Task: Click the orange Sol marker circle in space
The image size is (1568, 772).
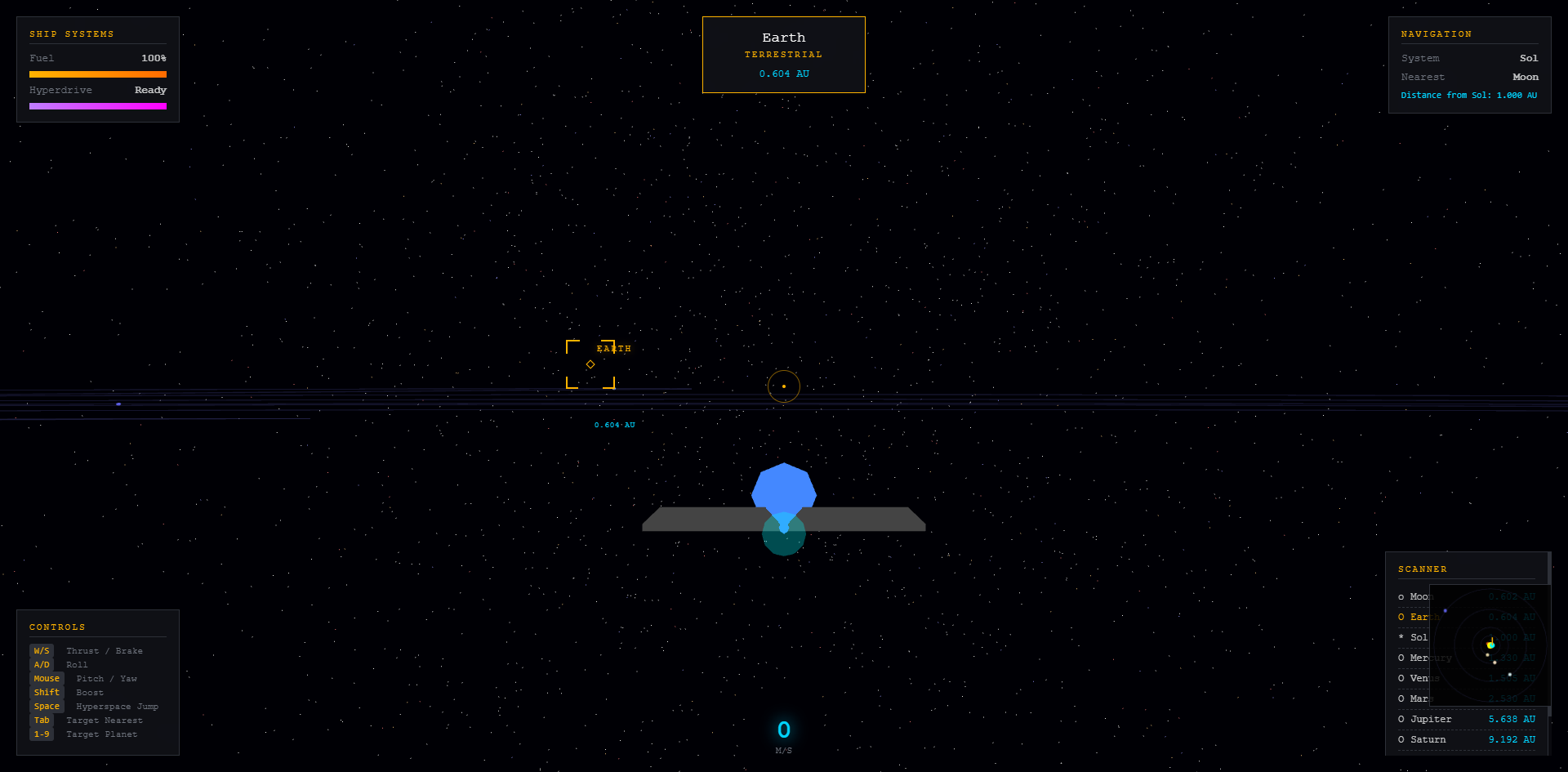Action: click(x=783, y=386)
